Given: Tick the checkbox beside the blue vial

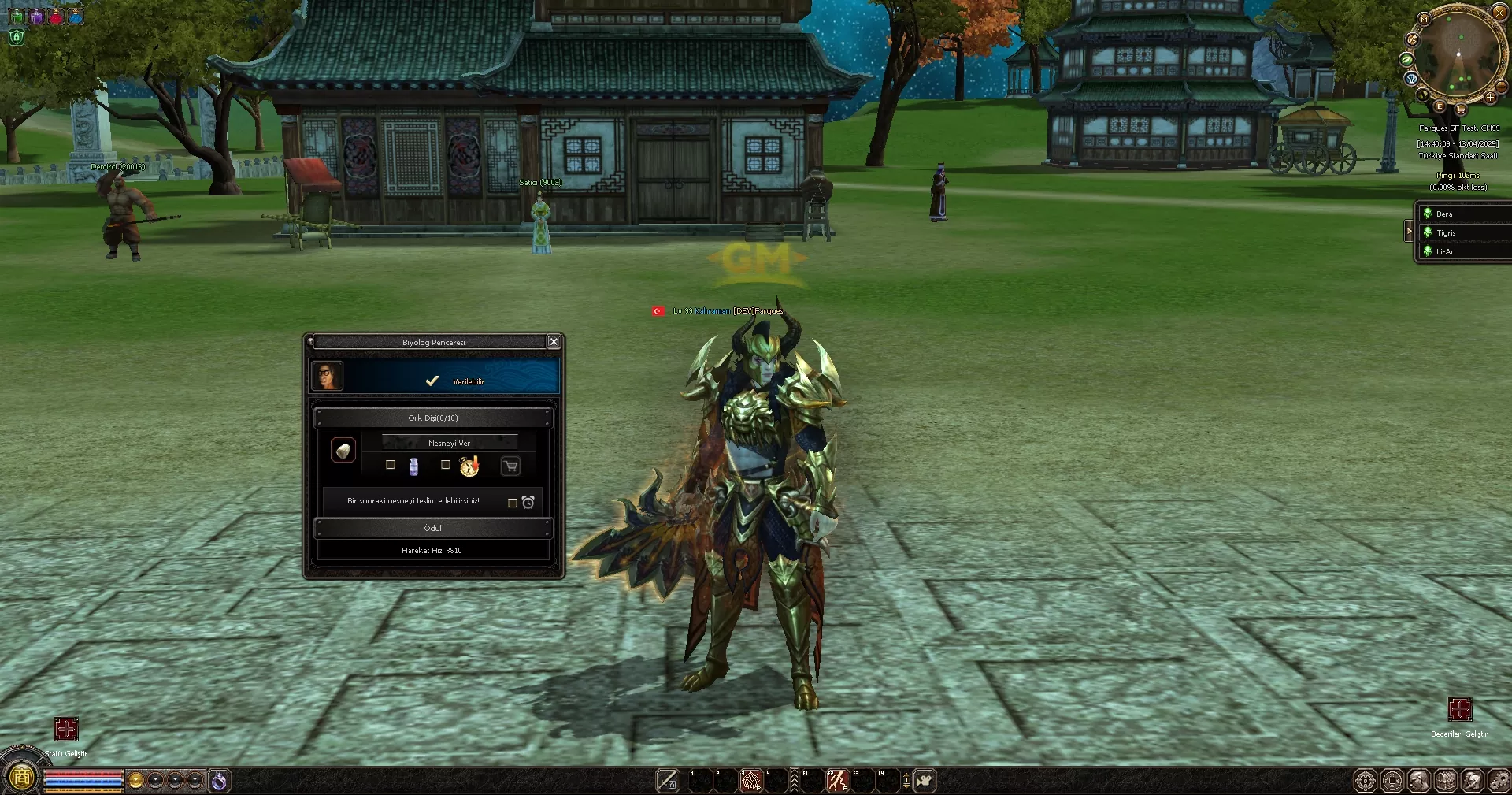Looking at the screenshot, I should pos(391,465).
